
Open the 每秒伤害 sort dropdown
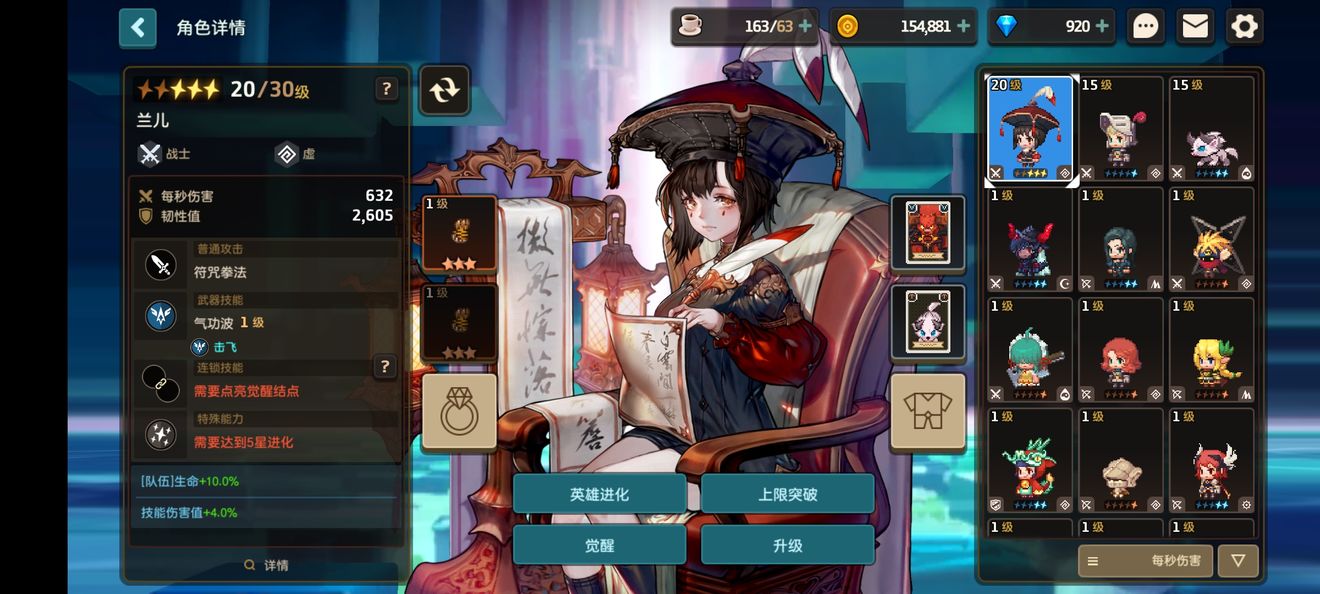click(1145, 561)
